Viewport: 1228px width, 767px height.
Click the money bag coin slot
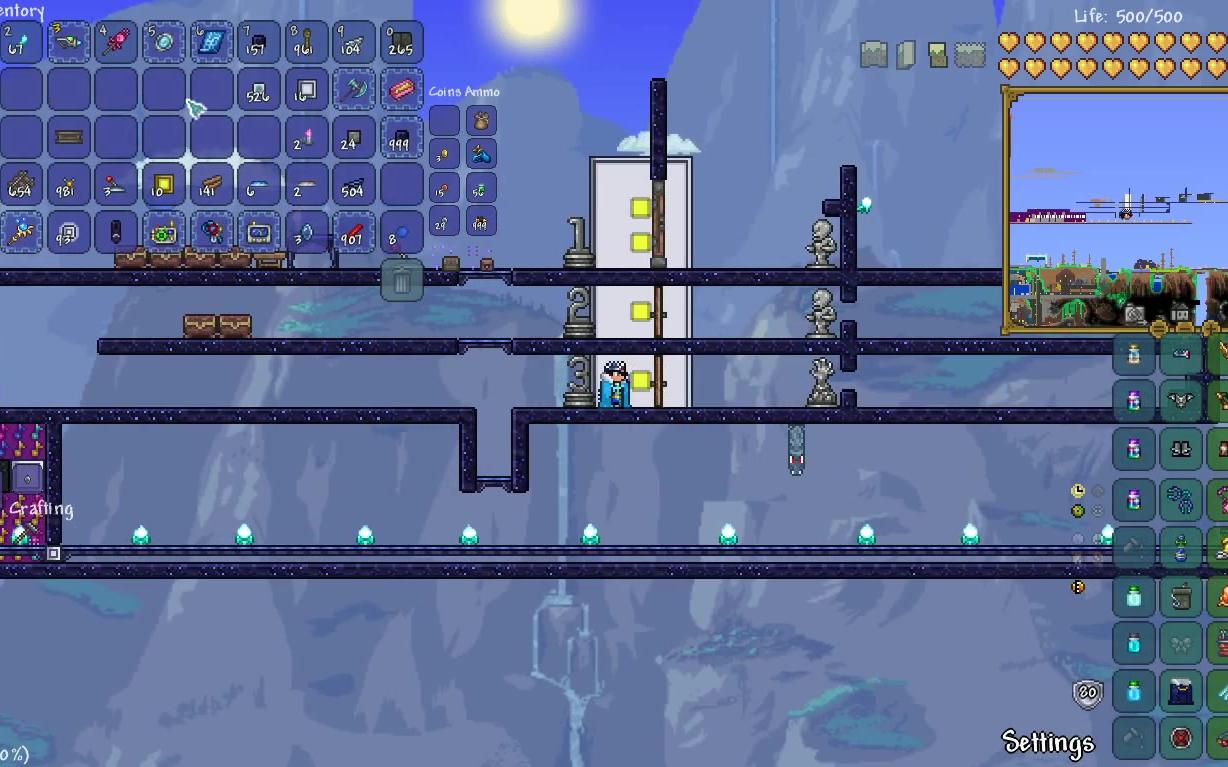(x=481, y=122)
